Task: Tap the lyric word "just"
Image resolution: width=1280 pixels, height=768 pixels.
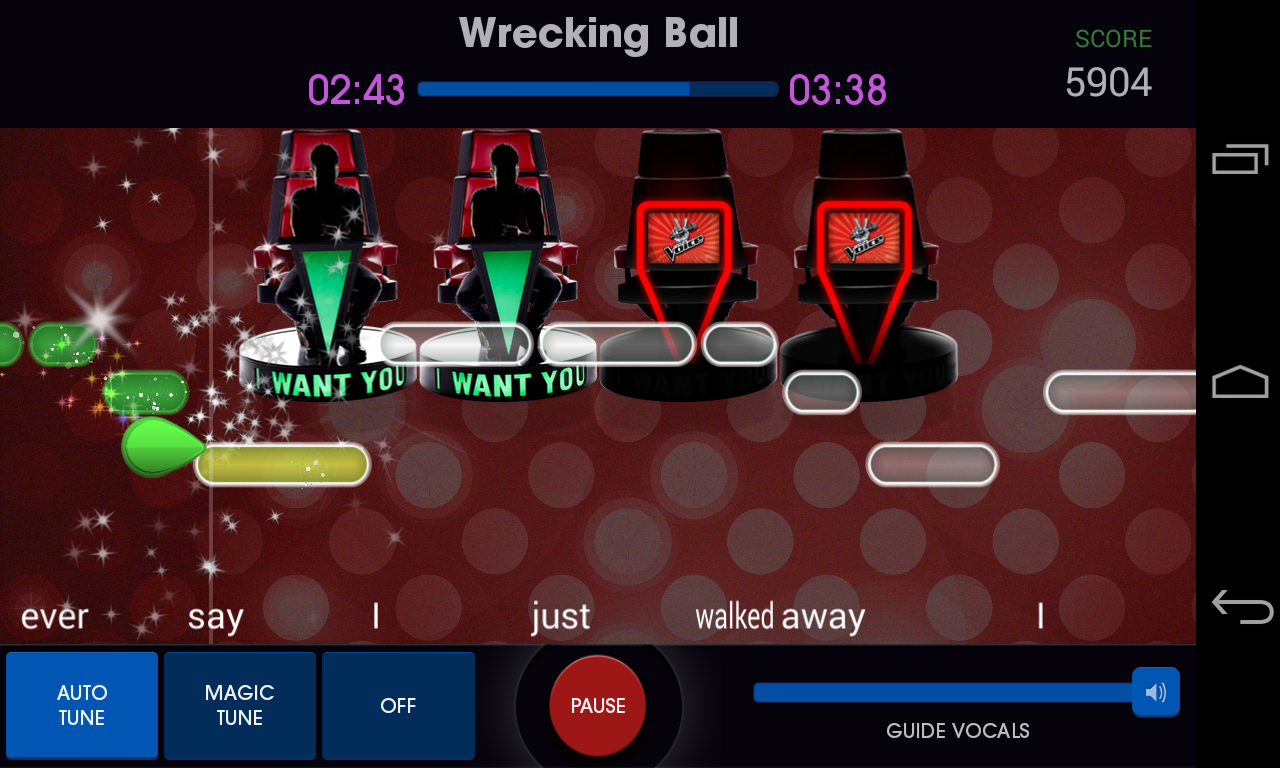Action: (560, 617)
